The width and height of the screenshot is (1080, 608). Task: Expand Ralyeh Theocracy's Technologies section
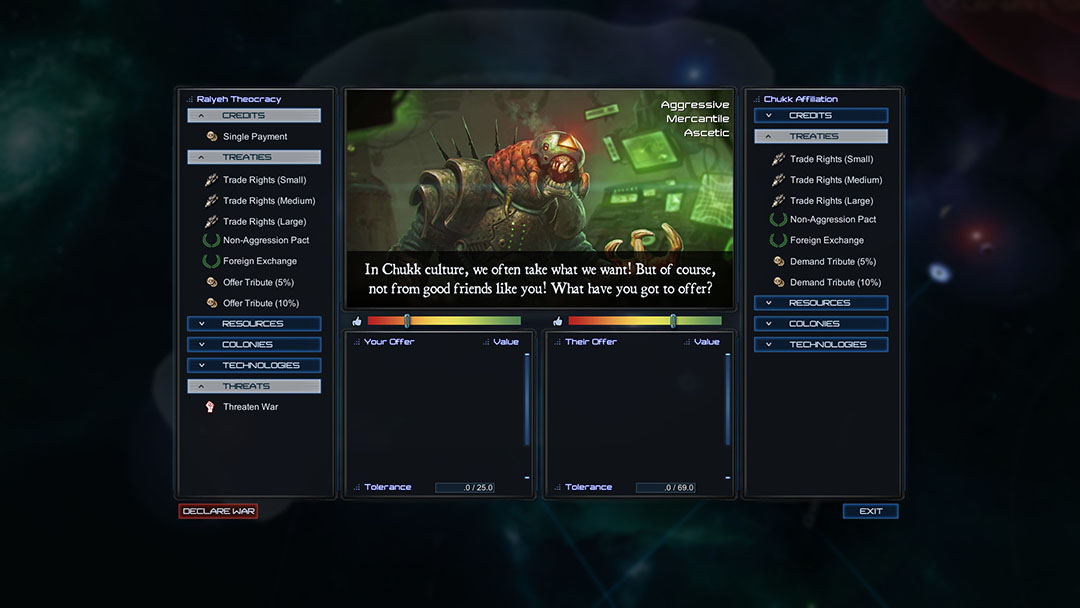(254, 365)
